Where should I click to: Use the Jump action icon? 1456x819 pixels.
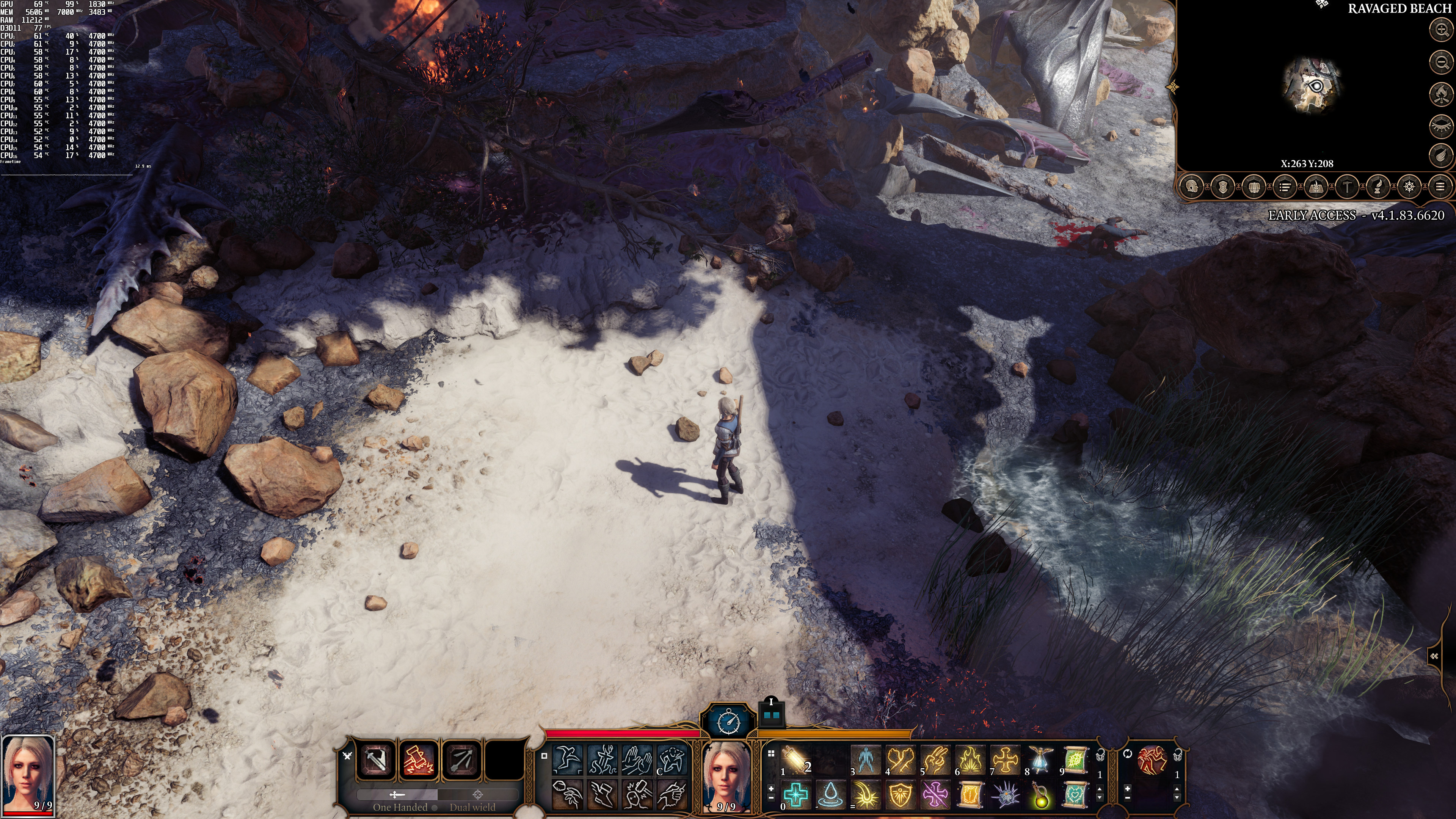(x=567, y=759)
